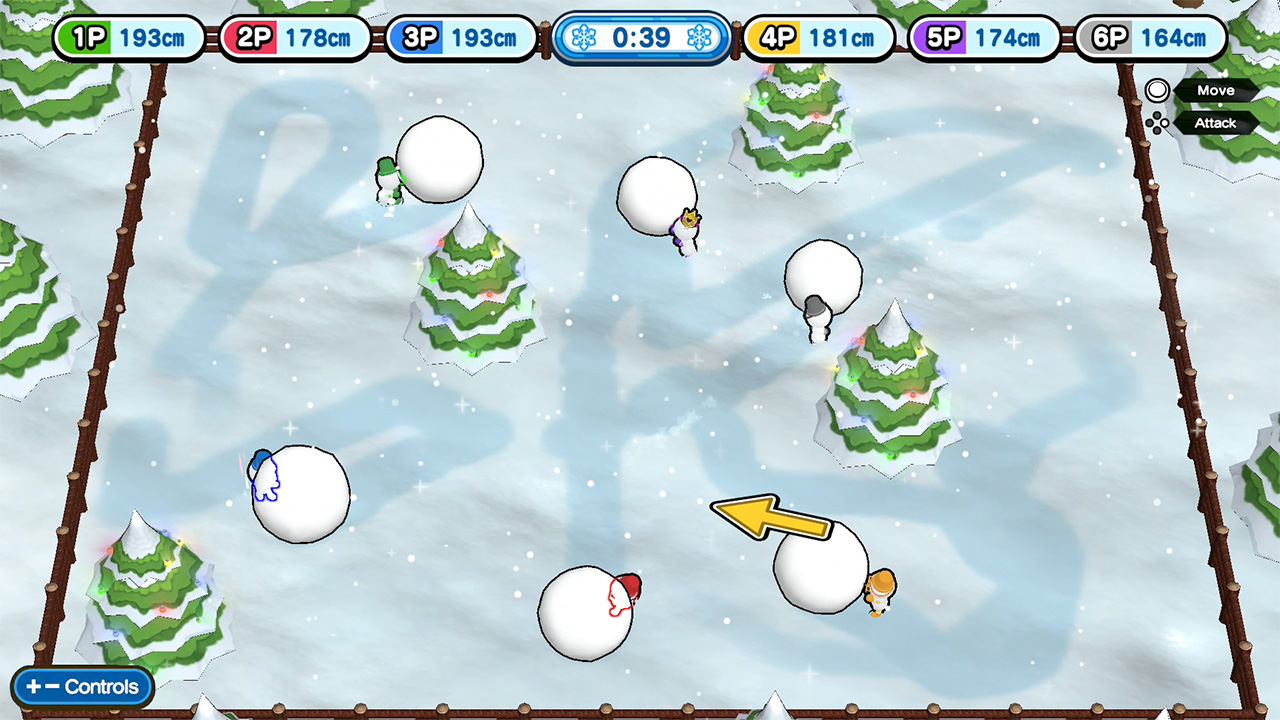The height and width of the screenshot is (720, 1280).
Task: Click the analog stick icon next to Move
Action: (x=1157, y=91)
